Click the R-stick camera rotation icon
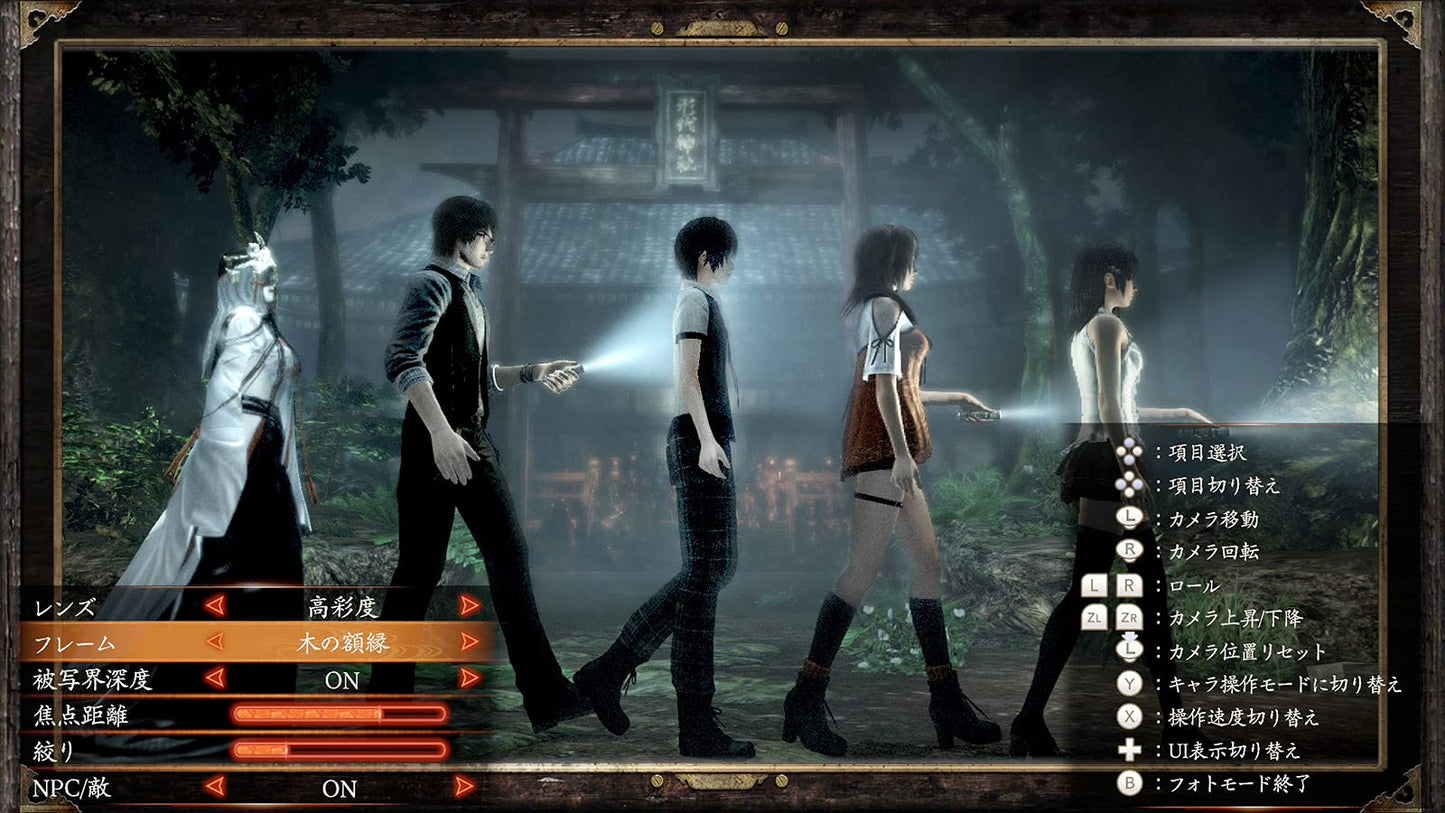 click(1128, 550)
